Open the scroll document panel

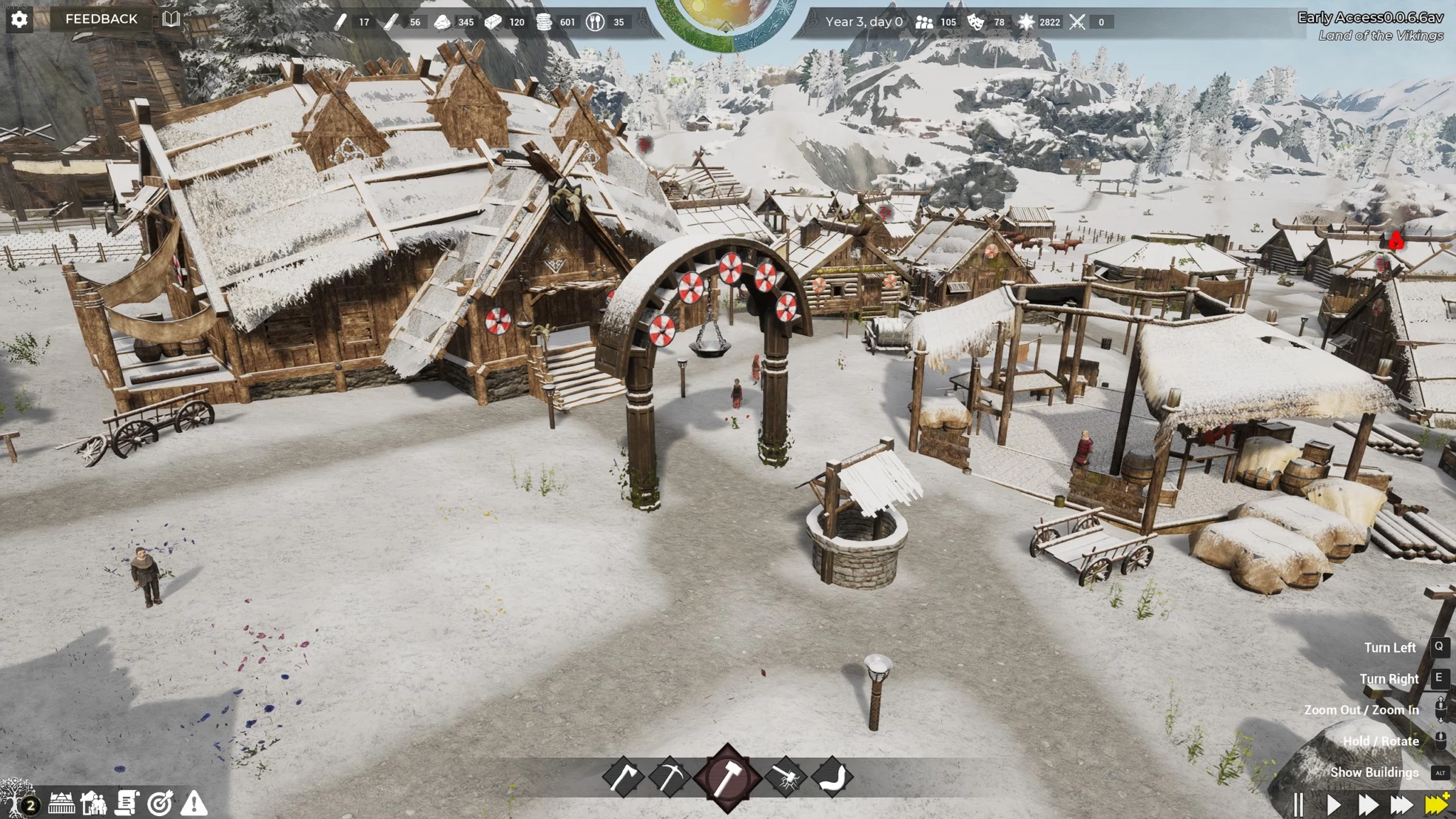127,804
